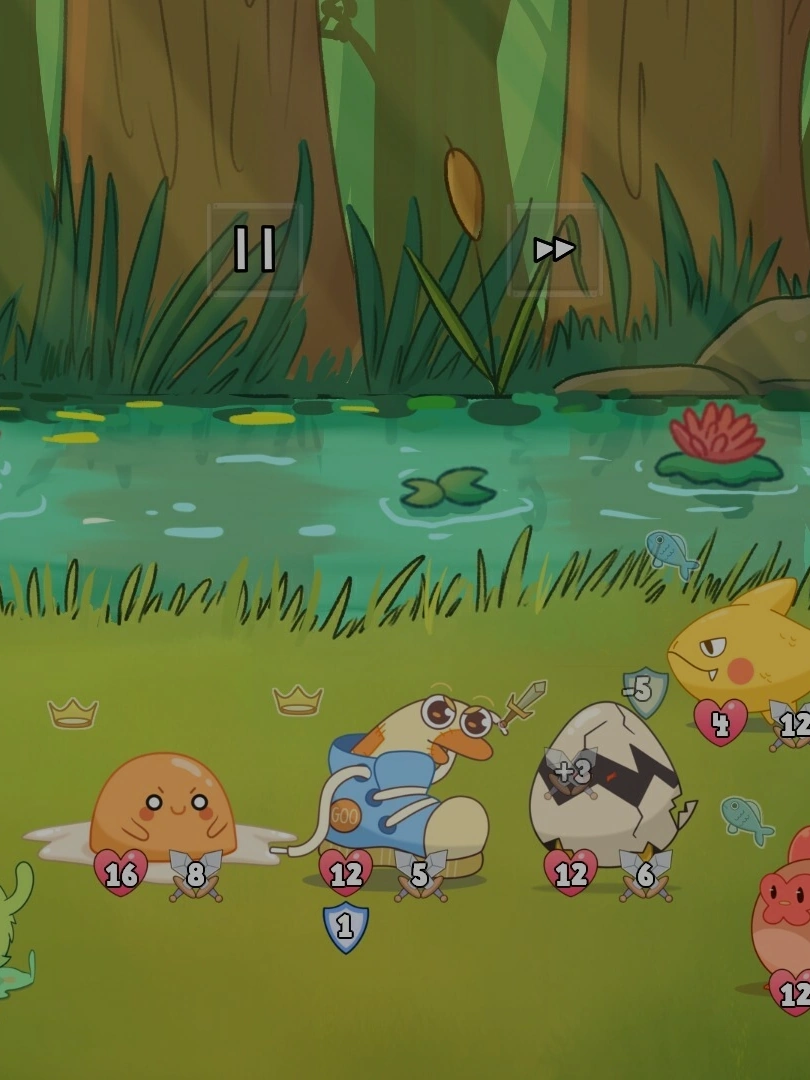Pause the battle
810x1080 pixels.
coord(254,249)
